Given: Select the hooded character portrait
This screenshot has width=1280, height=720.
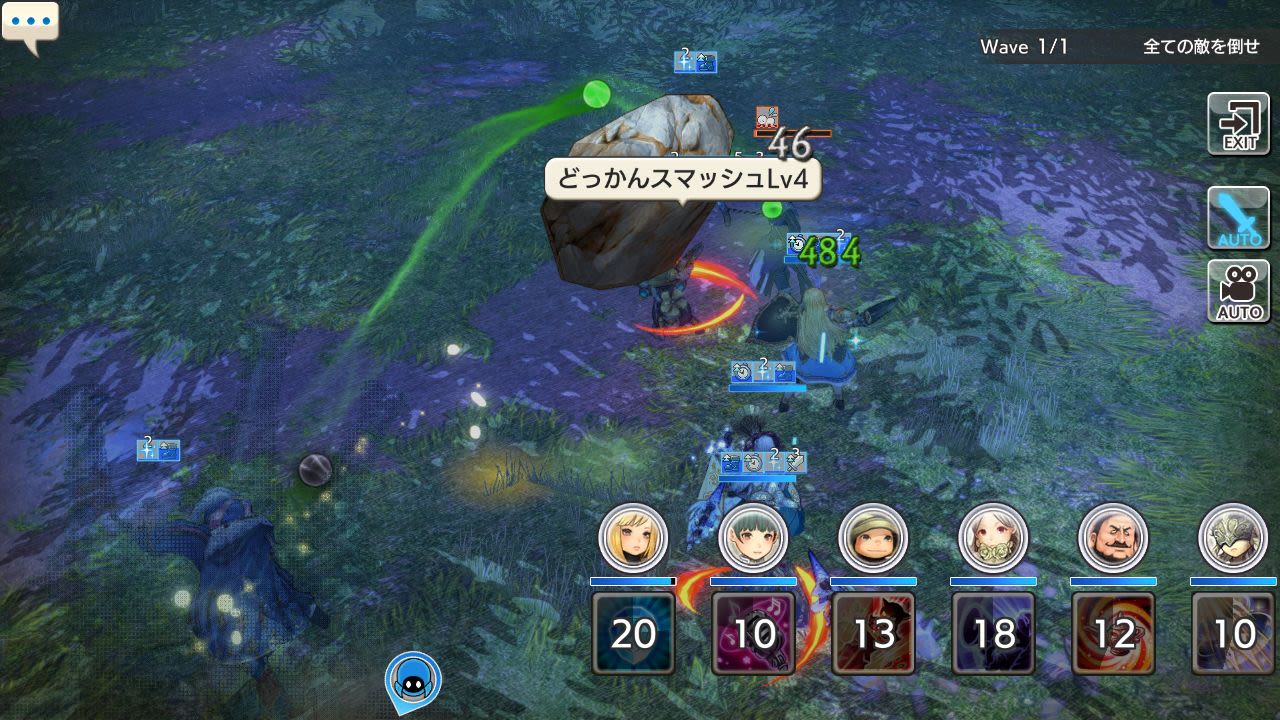Looking at the screenshot, I should pyautogui.click(x=873, y=538).
